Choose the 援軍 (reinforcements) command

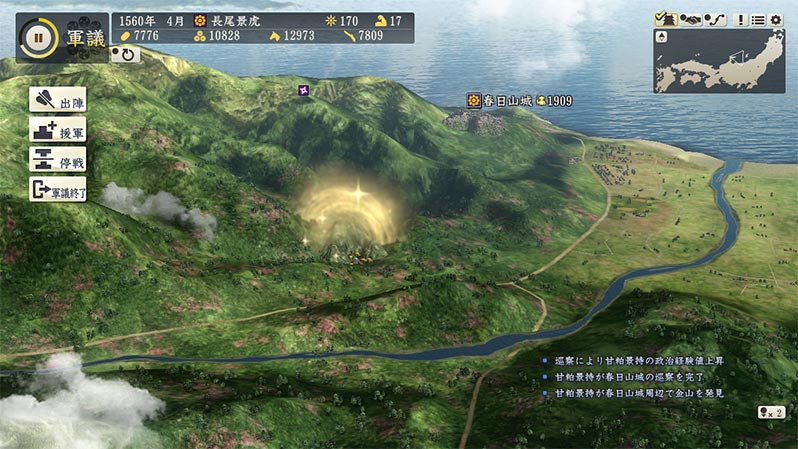click(58, 130)
